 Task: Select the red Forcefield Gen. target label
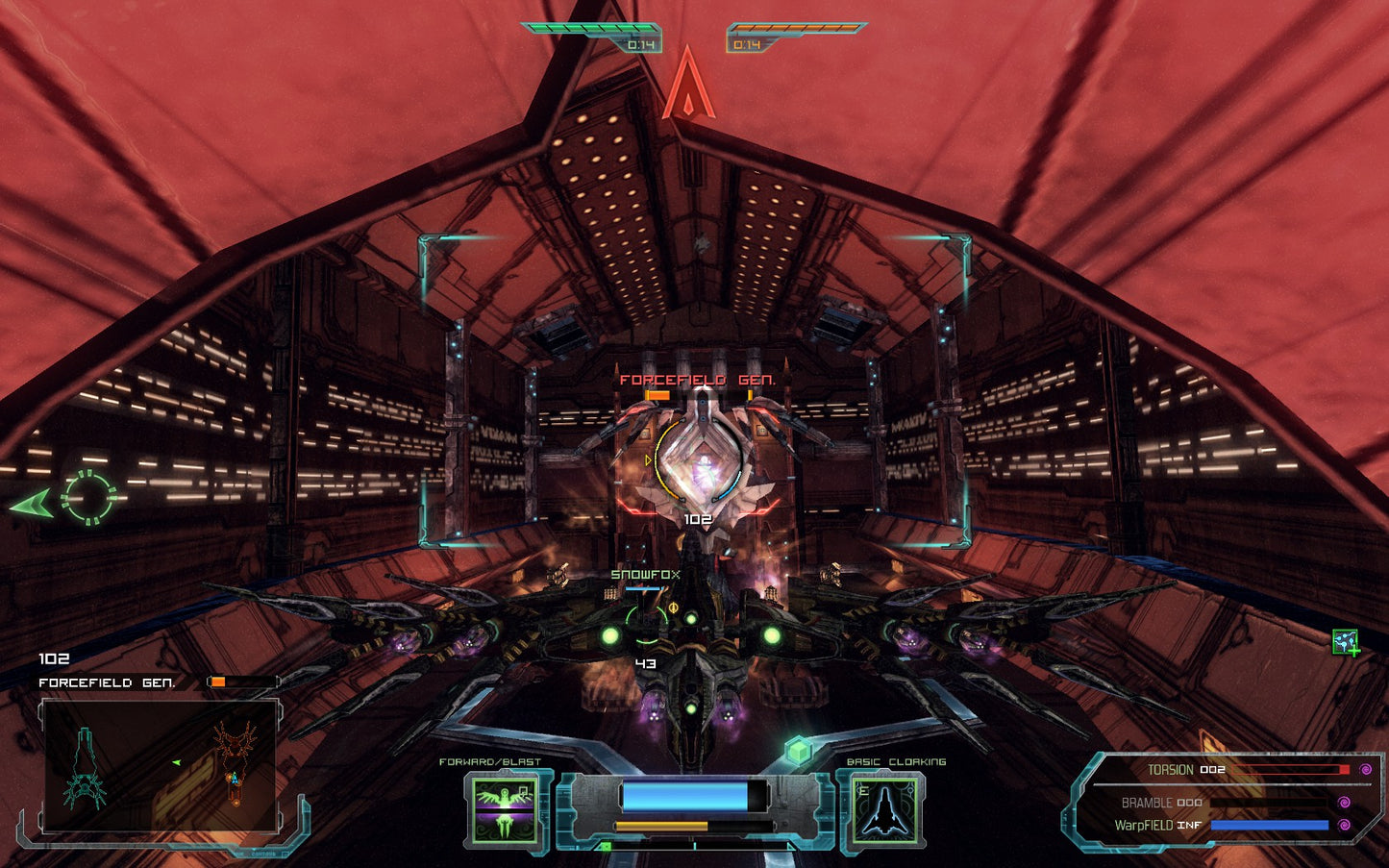pyautogui.click(x=697, y=380)
